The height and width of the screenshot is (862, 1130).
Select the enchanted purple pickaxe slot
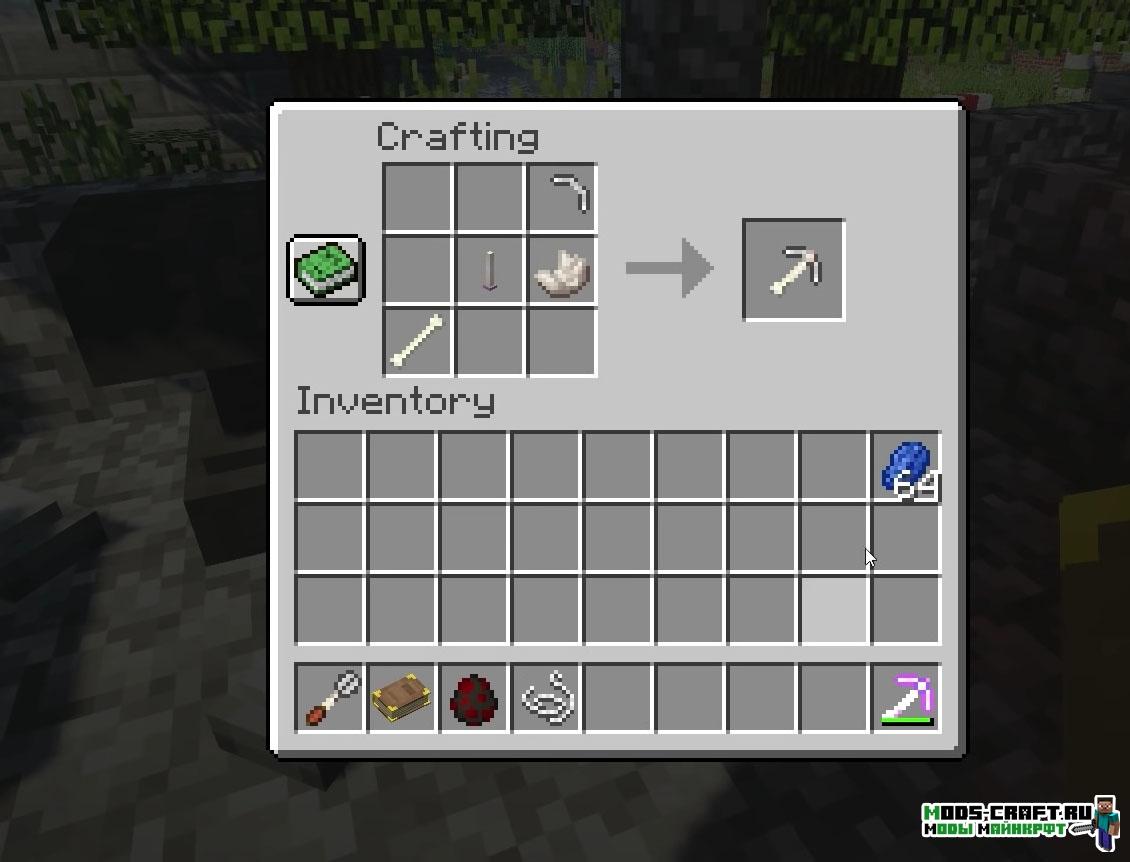907,698
